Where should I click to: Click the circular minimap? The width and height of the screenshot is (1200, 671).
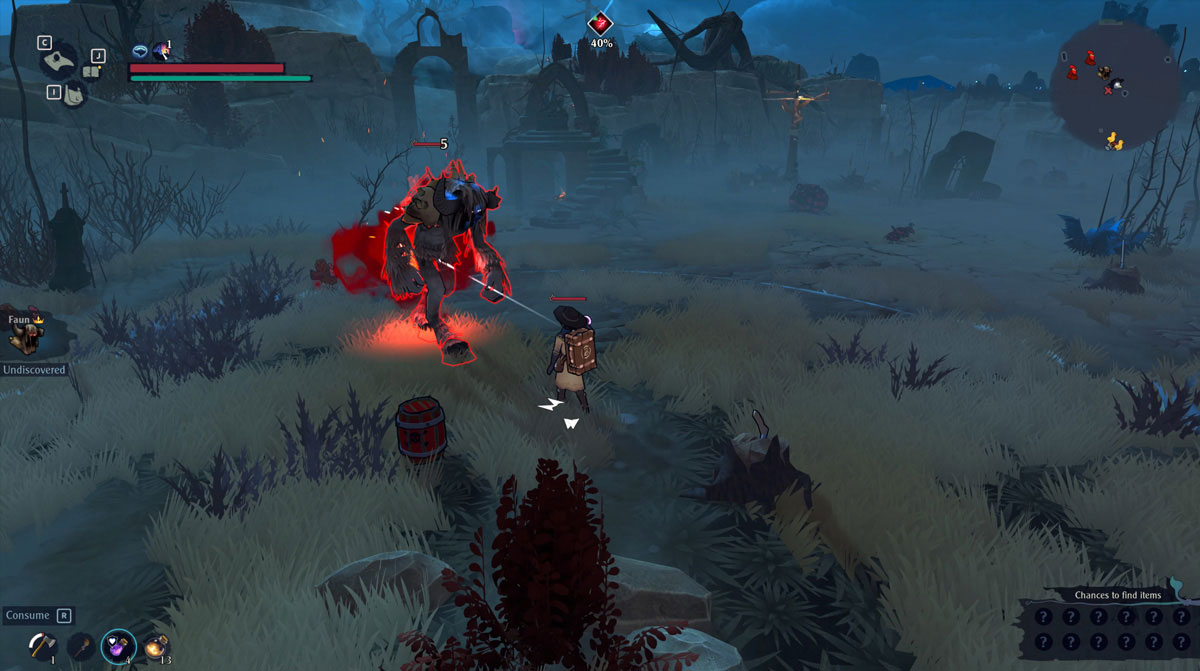1110,88
